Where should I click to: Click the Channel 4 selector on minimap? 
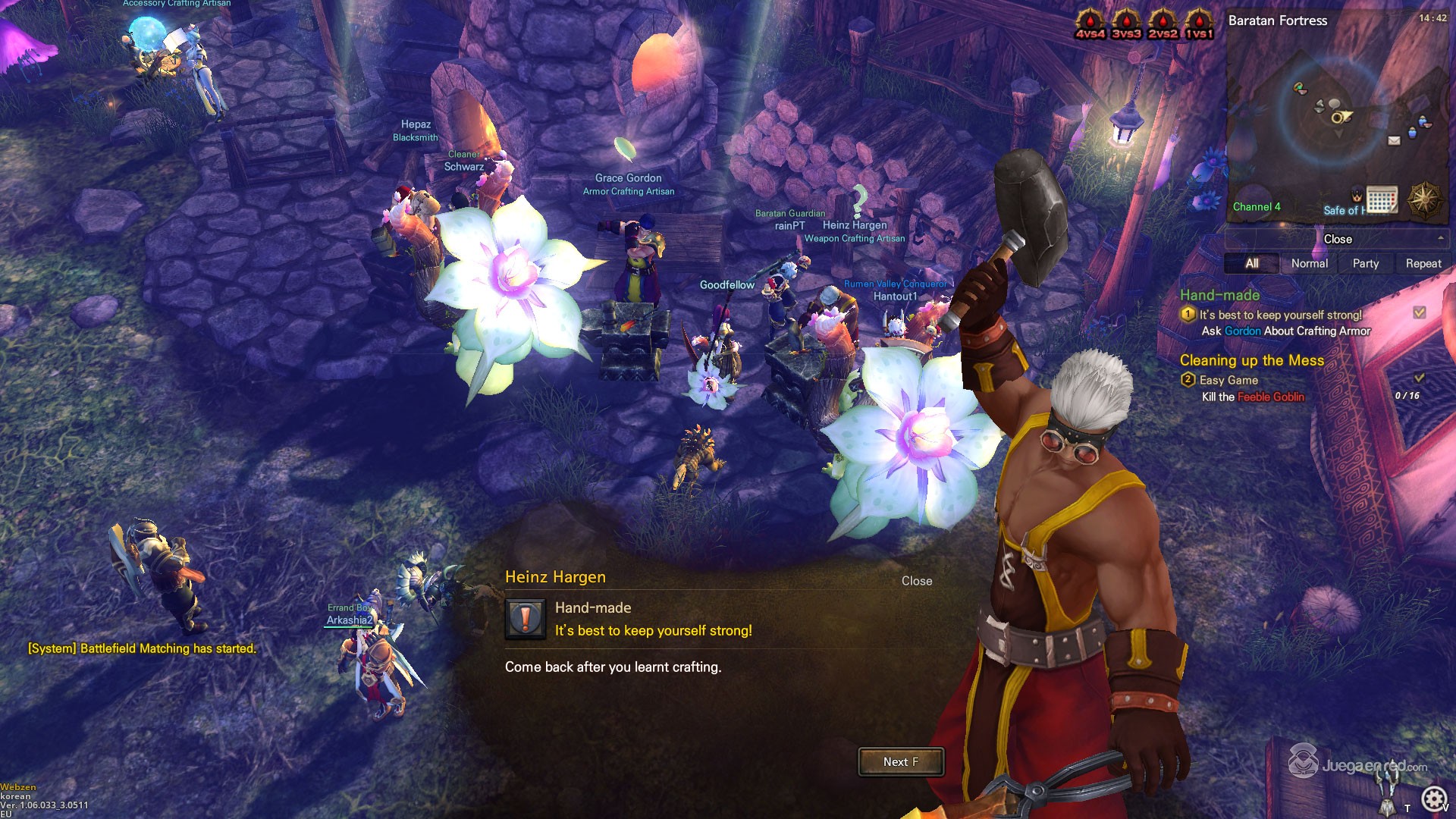click(x=1257, y=207)
